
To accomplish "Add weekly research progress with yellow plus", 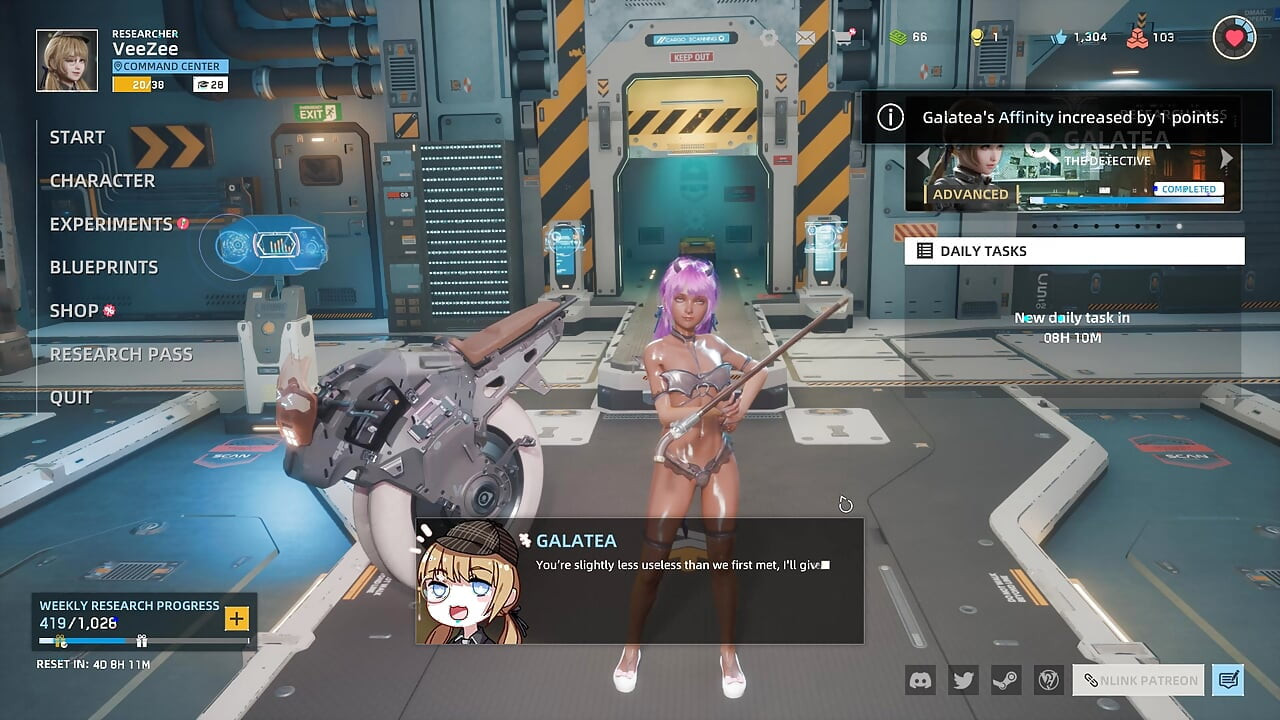I will click(x=237, y=618).
